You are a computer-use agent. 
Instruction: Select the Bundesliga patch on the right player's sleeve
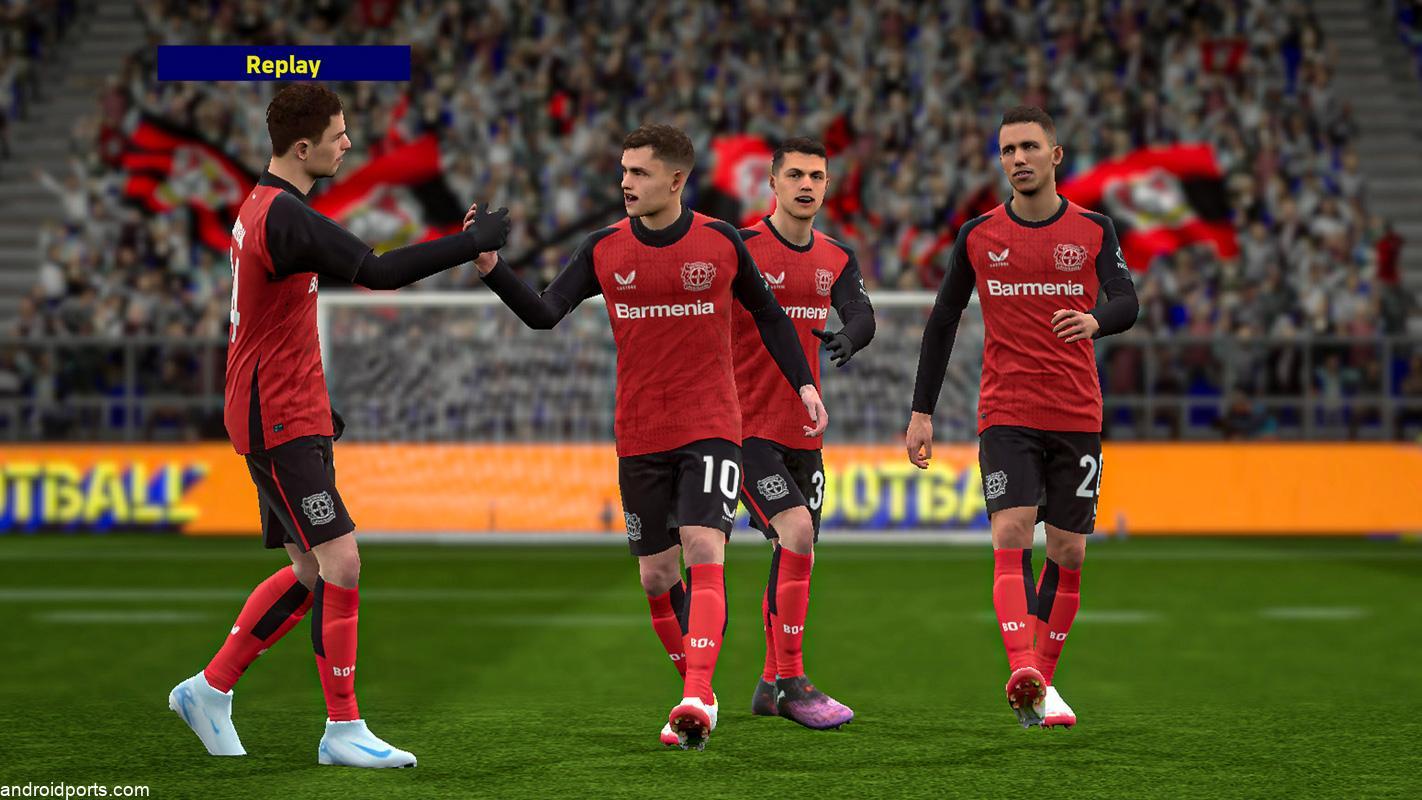[x=1119, y=259]
